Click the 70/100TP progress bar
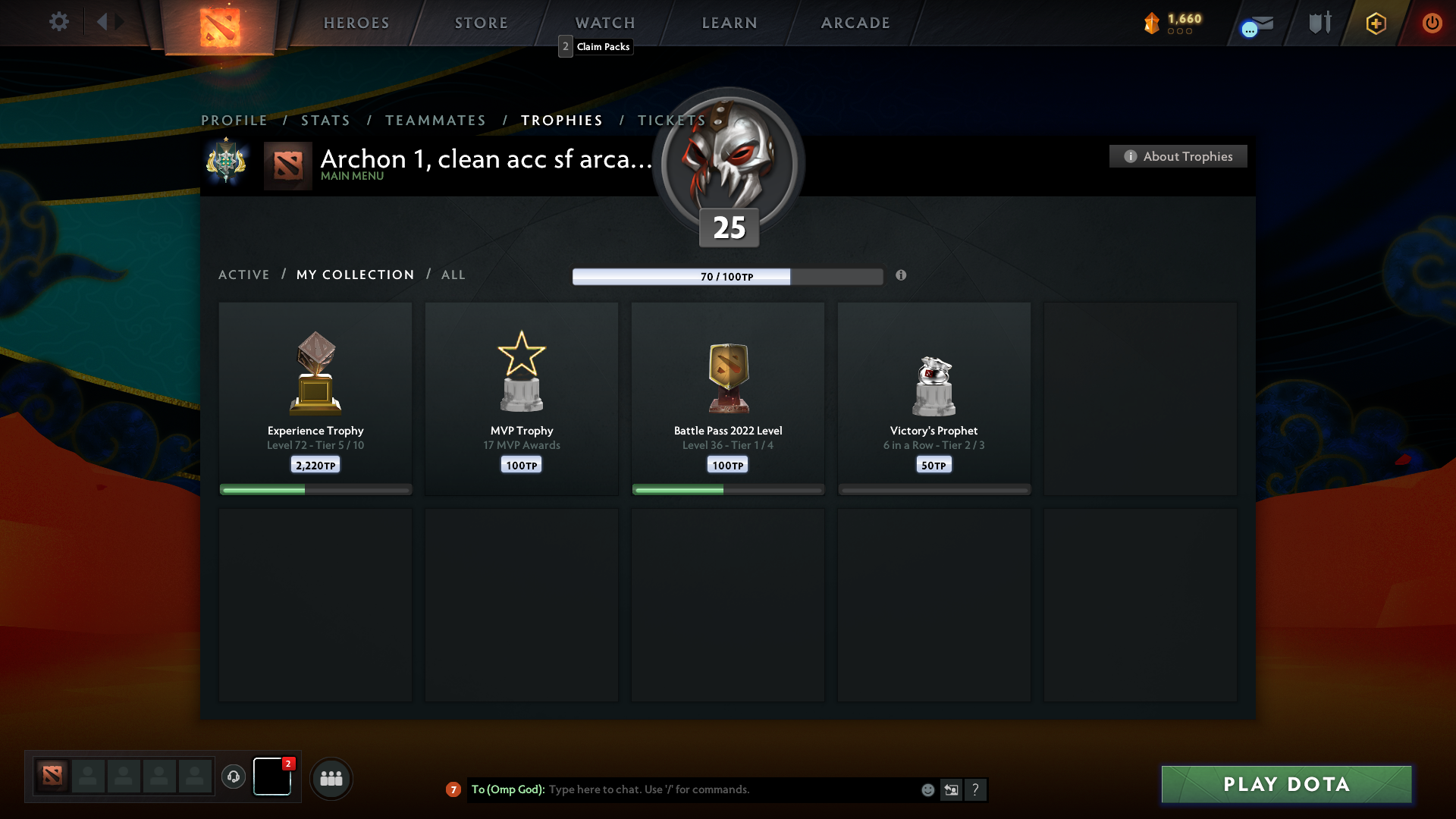This screenshot has height=819, width=1456. [x=726, y=276]
